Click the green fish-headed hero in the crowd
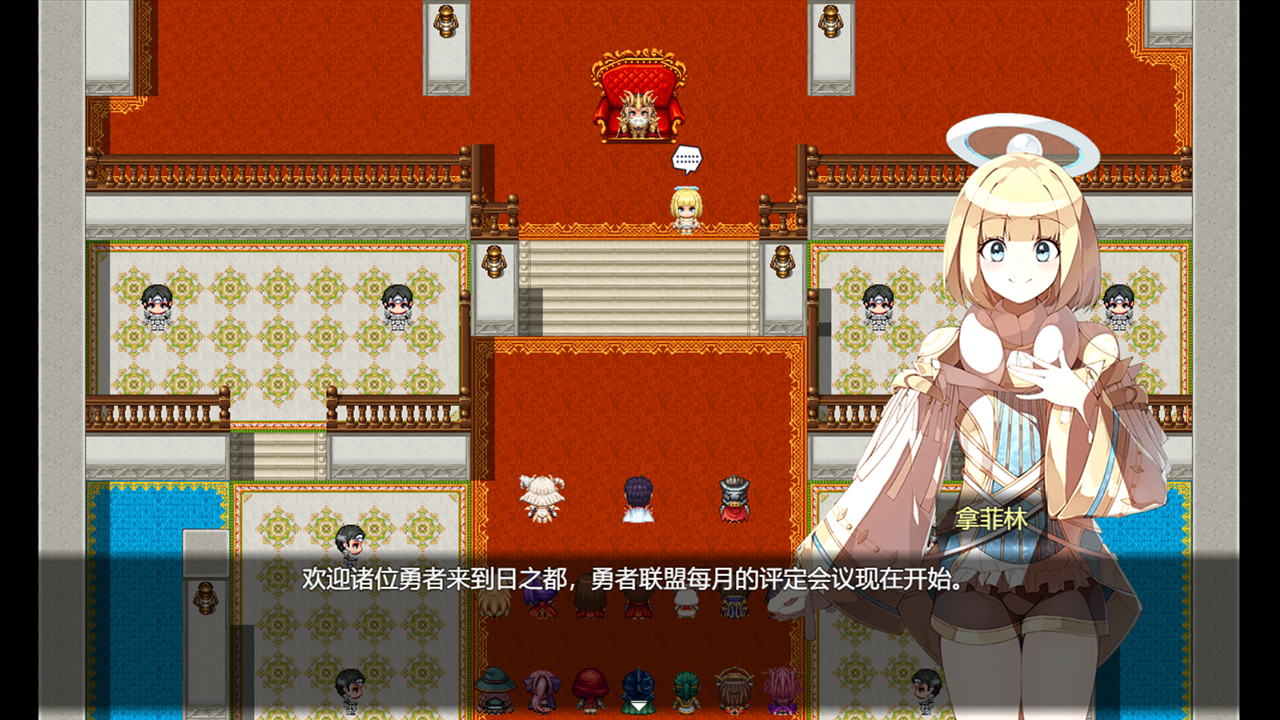Viewport: 1280px width, 720px height. tap(685, 690)
